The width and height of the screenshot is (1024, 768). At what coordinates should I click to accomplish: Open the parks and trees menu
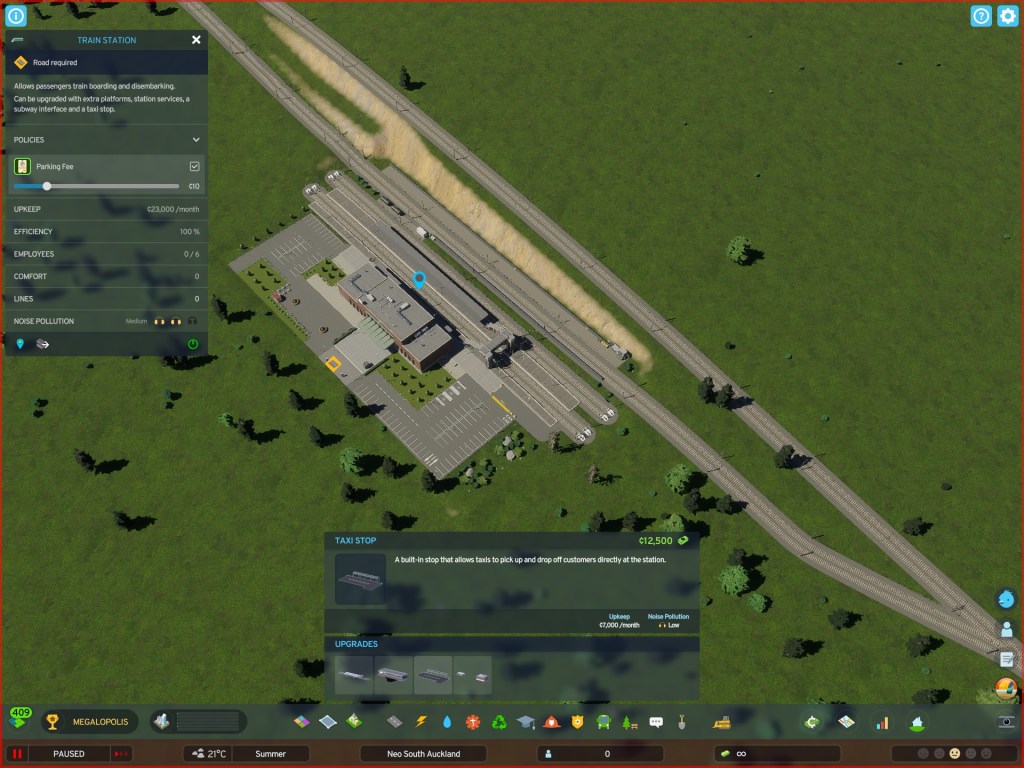(x=630, y=721)
